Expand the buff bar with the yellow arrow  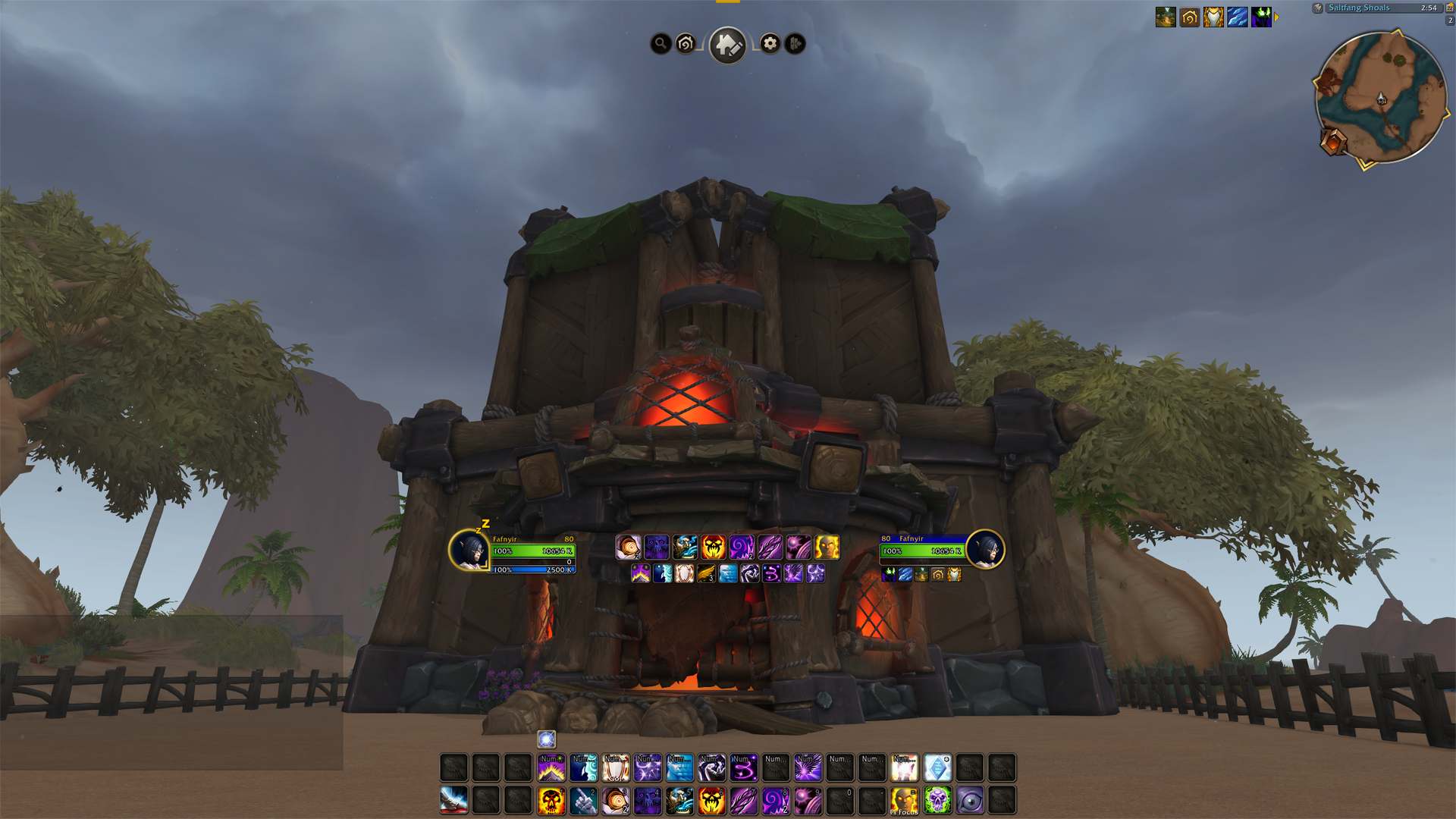(x=1276, y=17)
